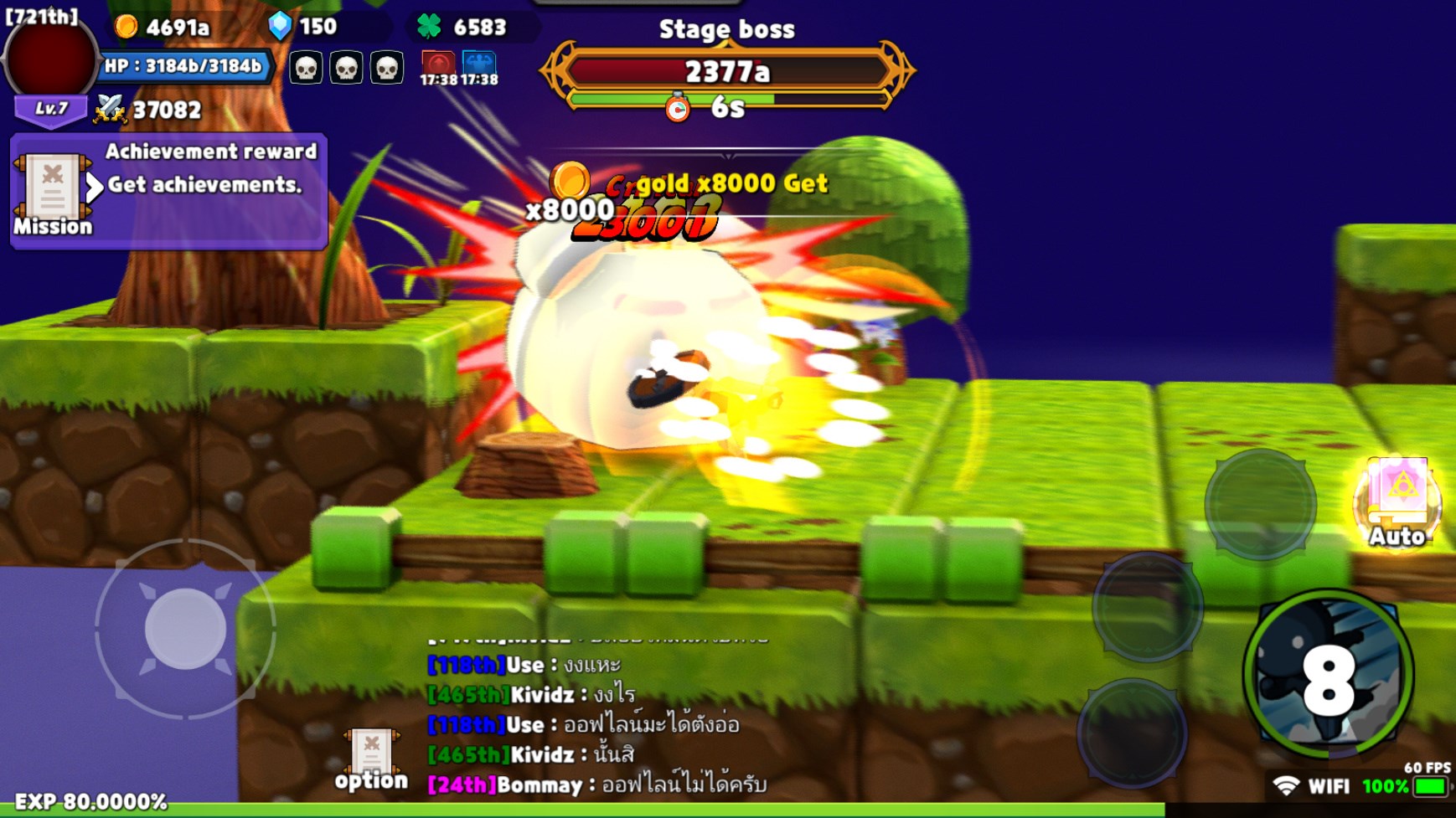Tap the crossed swords attack power icon
This screenshot has height=818, width=1456.
(109, 109)
